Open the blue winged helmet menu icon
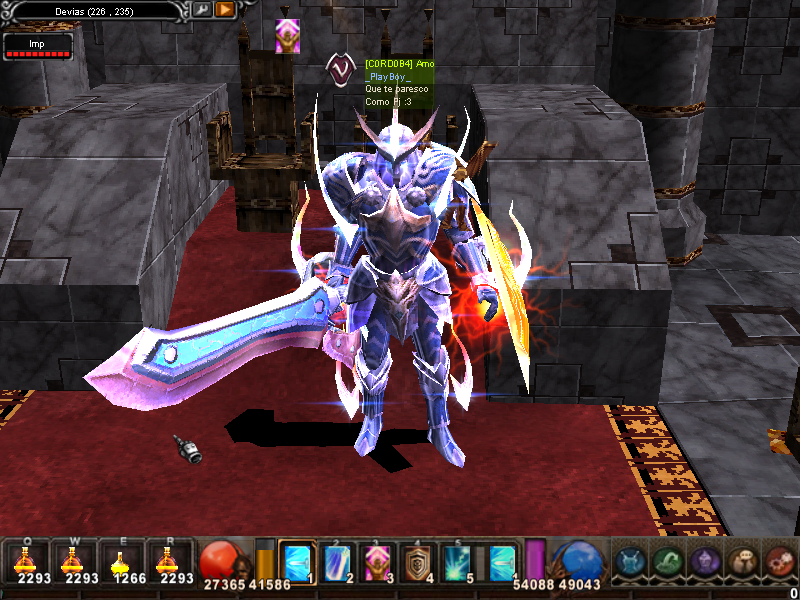The height and width of the screenshot is (600, 800). (x=629, y=561)
